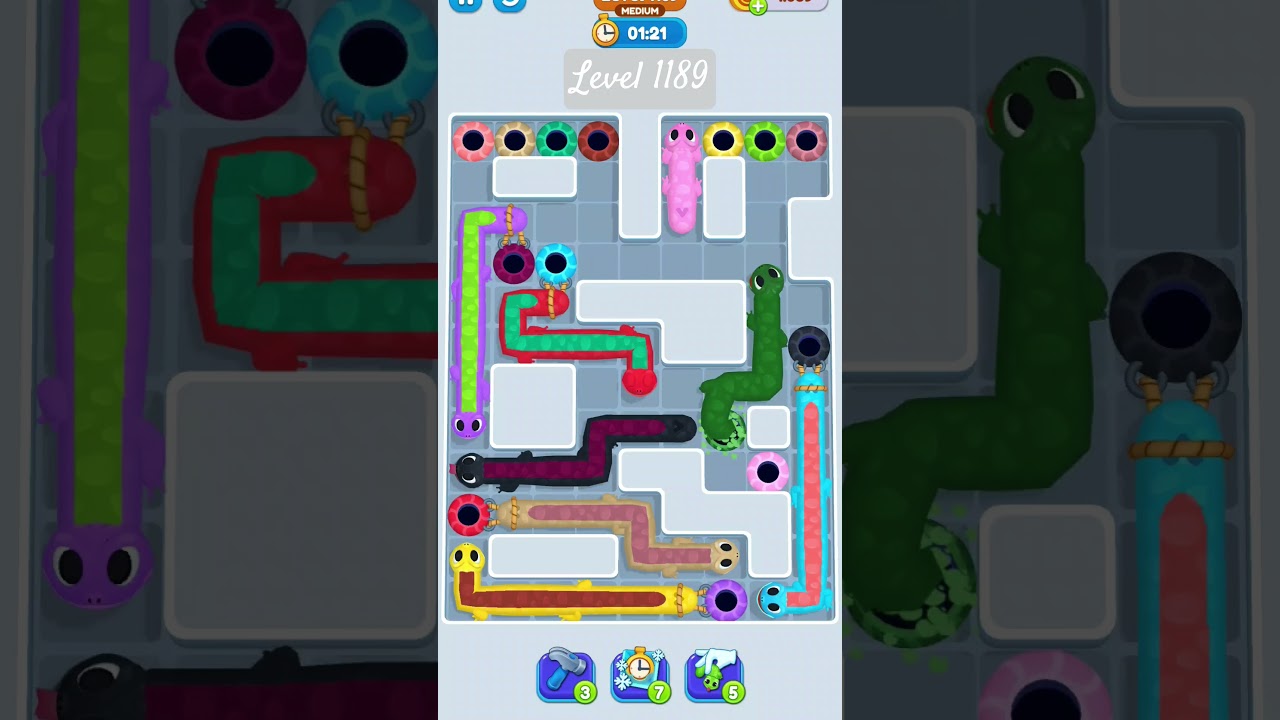
Task: Activate the freeze timer booster
Action: tap(640, 675)
